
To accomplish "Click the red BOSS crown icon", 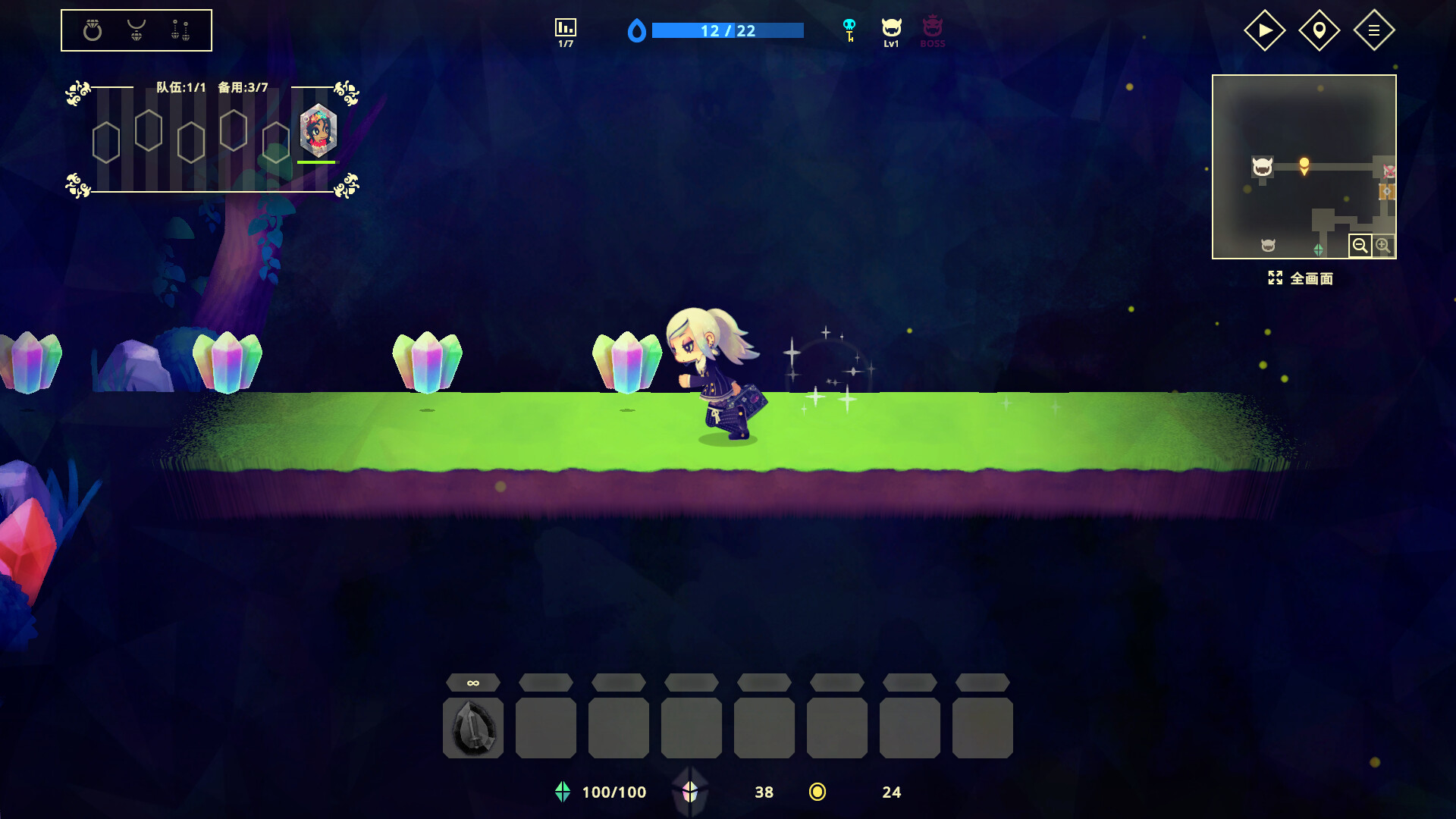I will [x=932, y=30].
